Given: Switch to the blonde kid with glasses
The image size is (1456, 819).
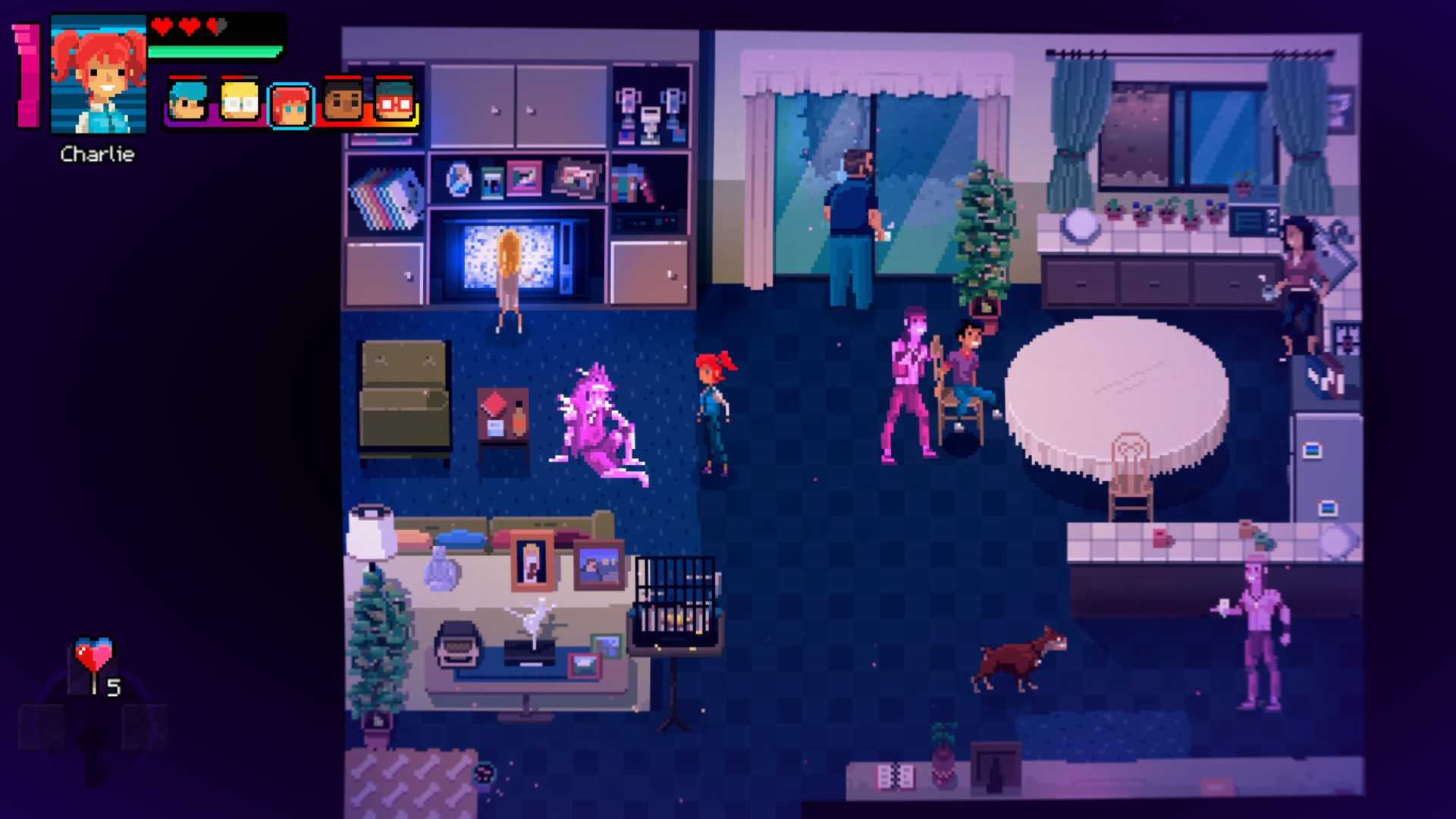Looking at the screenshot, I should click(x=240, y=102).
